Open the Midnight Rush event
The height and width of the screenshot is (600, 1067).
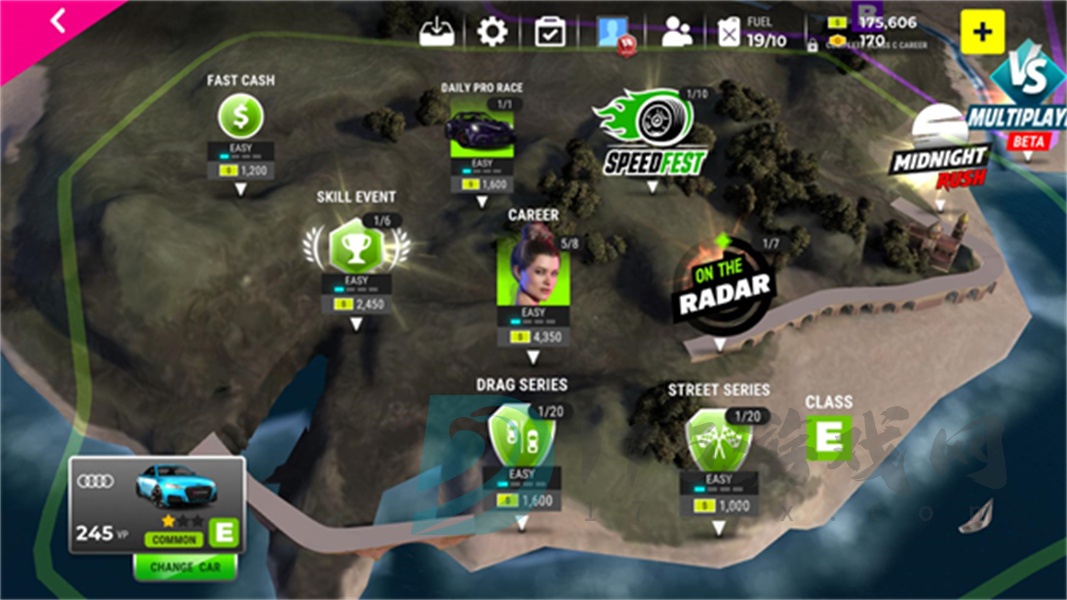click(941, 154)
